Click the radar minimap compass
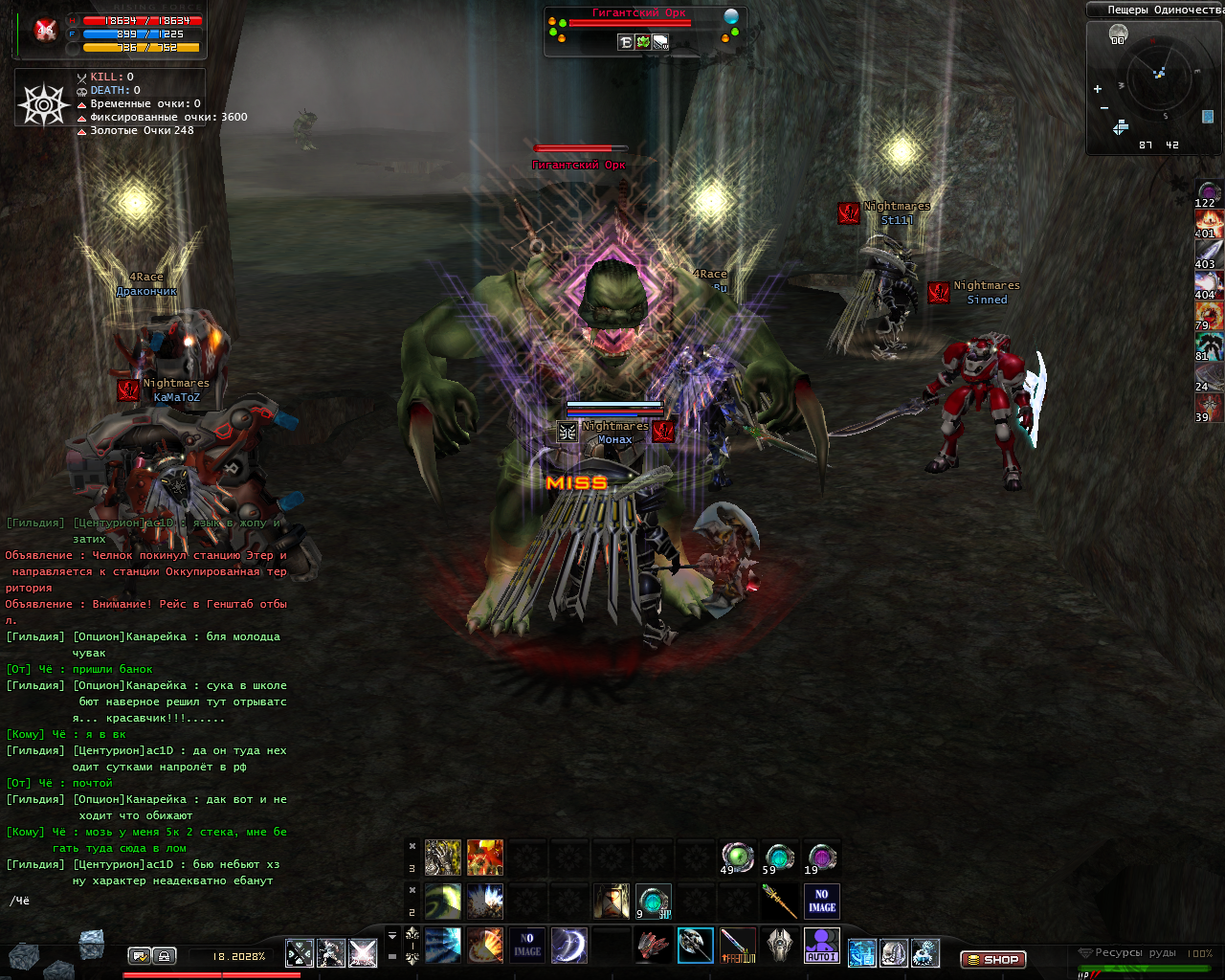Viewport: 1225px width, 980px height. tap(1158, 78)
